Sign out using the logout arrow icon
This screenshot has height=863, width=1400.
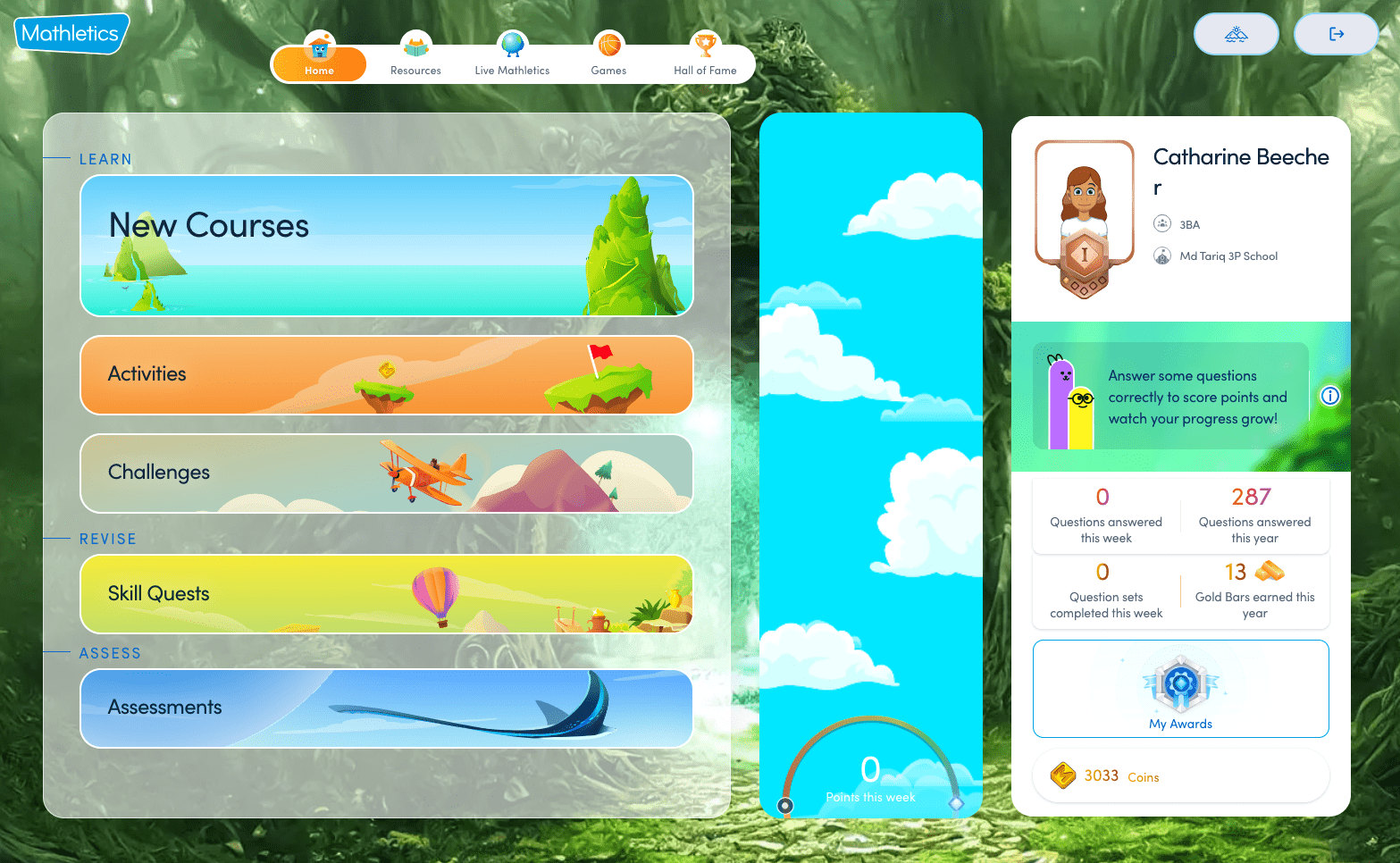pos(1336,33)
